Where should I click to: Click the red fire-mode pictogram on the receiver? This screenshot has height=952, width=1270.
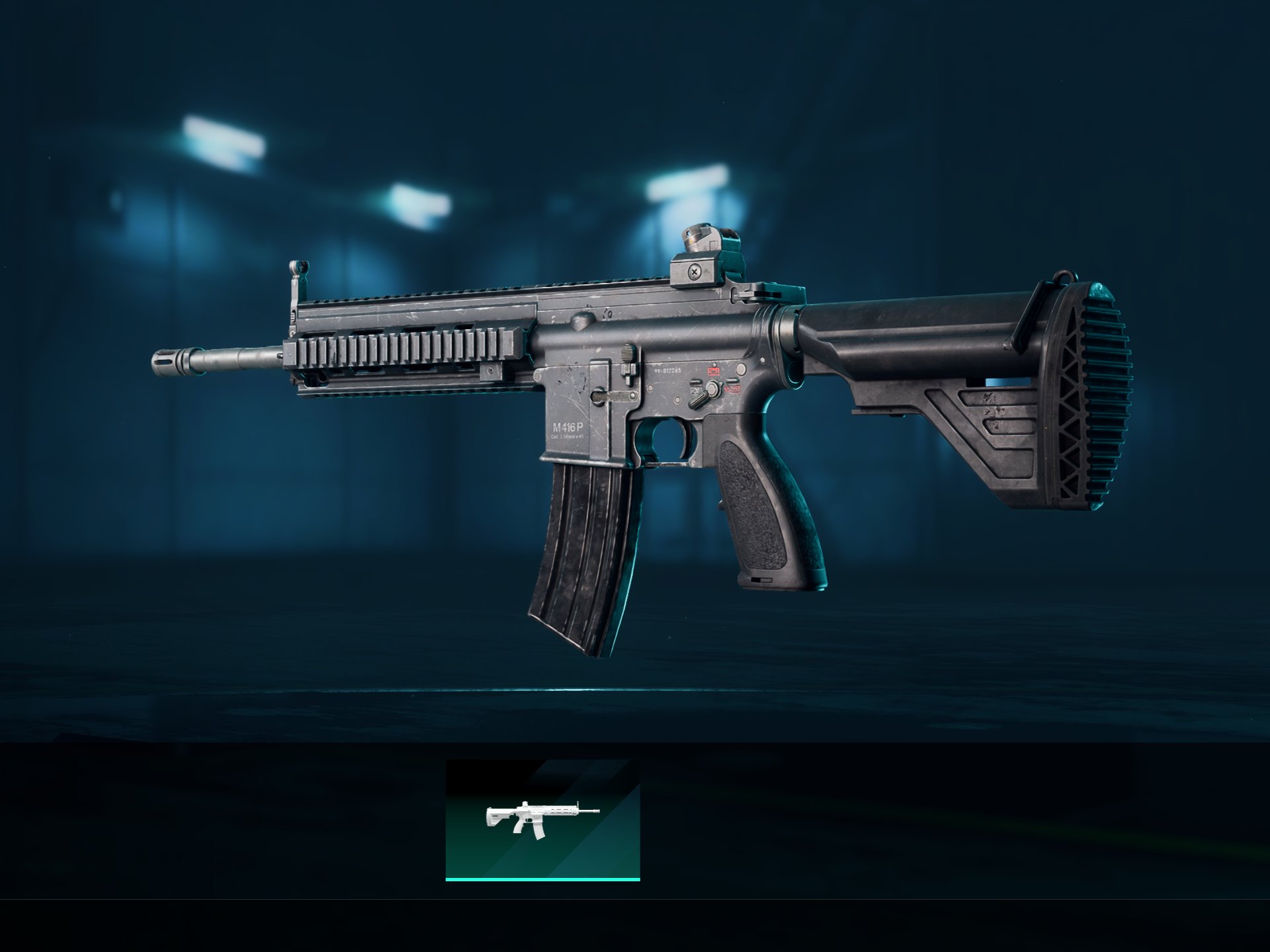pyautogui.click(x=712, y=372)
